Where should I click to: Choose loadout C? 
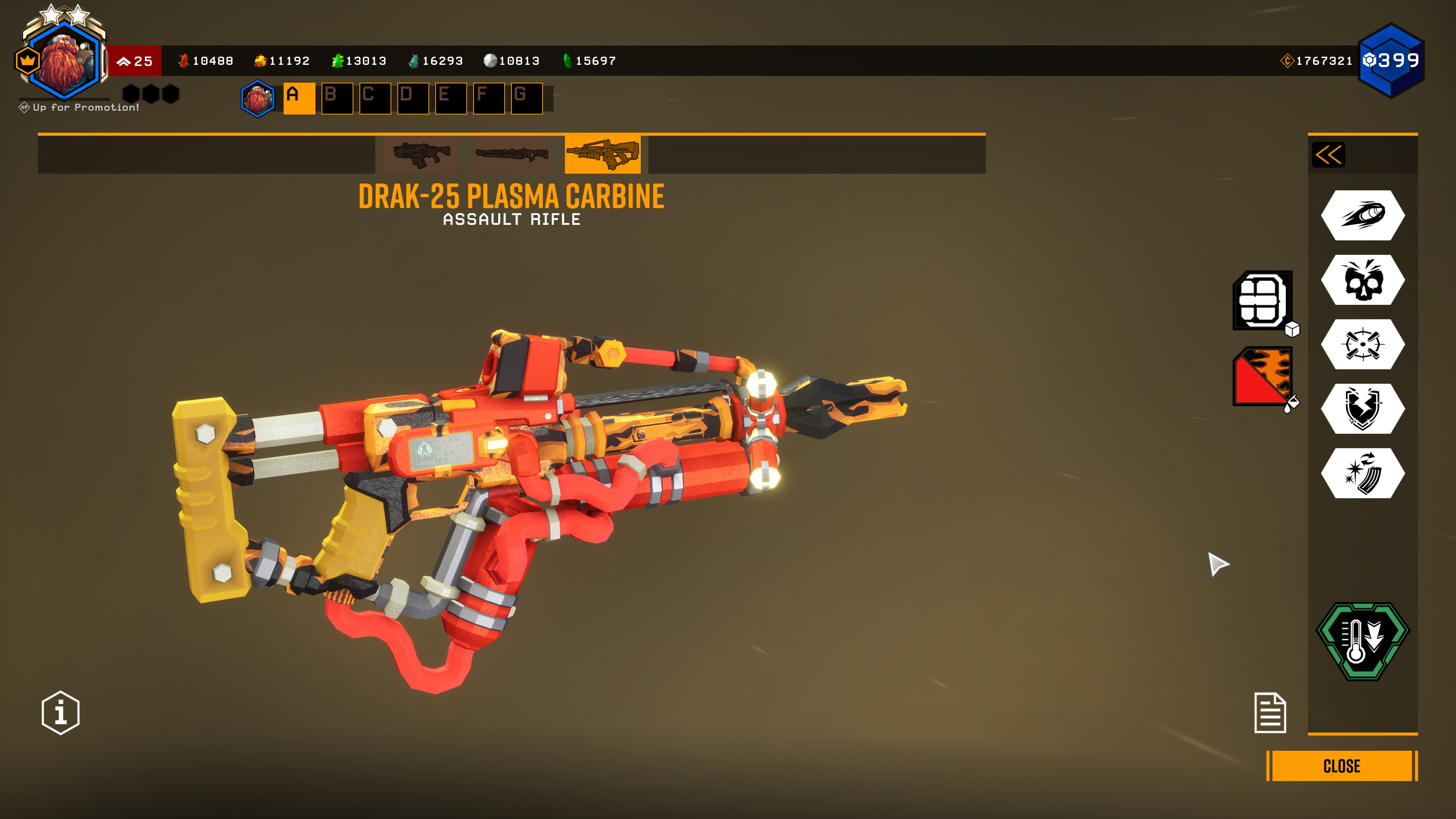tap(375, 98)
